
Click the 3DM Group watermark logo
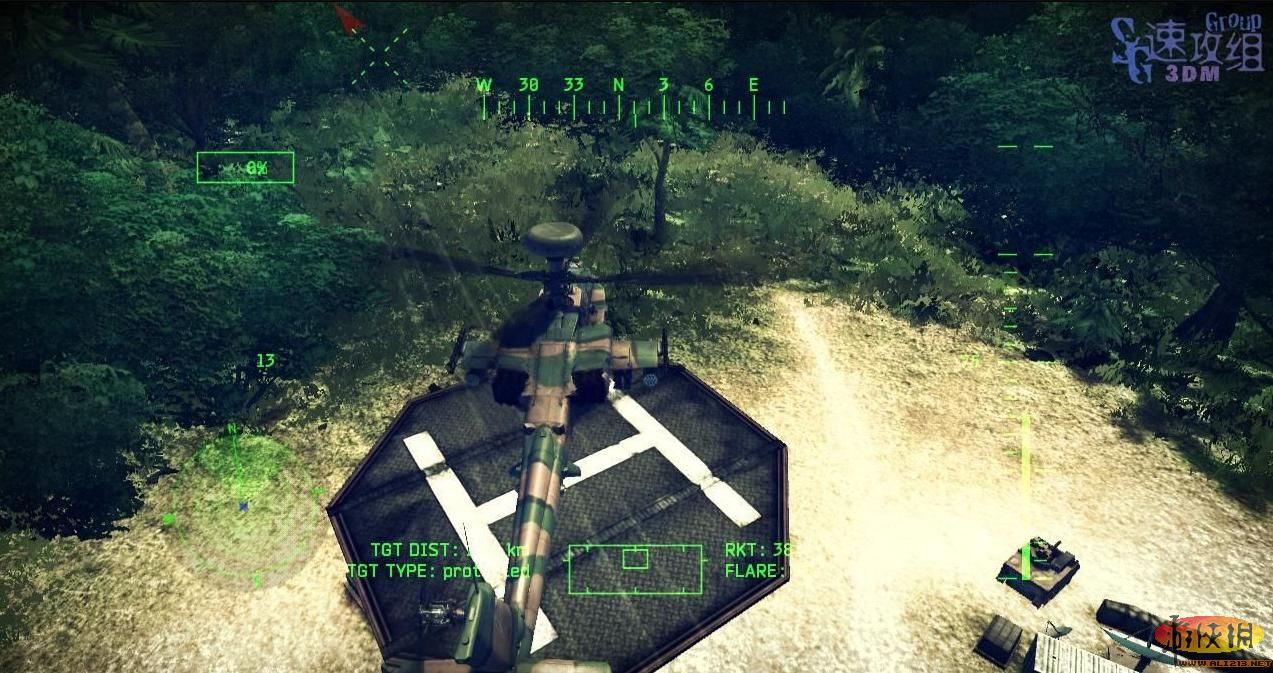coord(1187,50)
